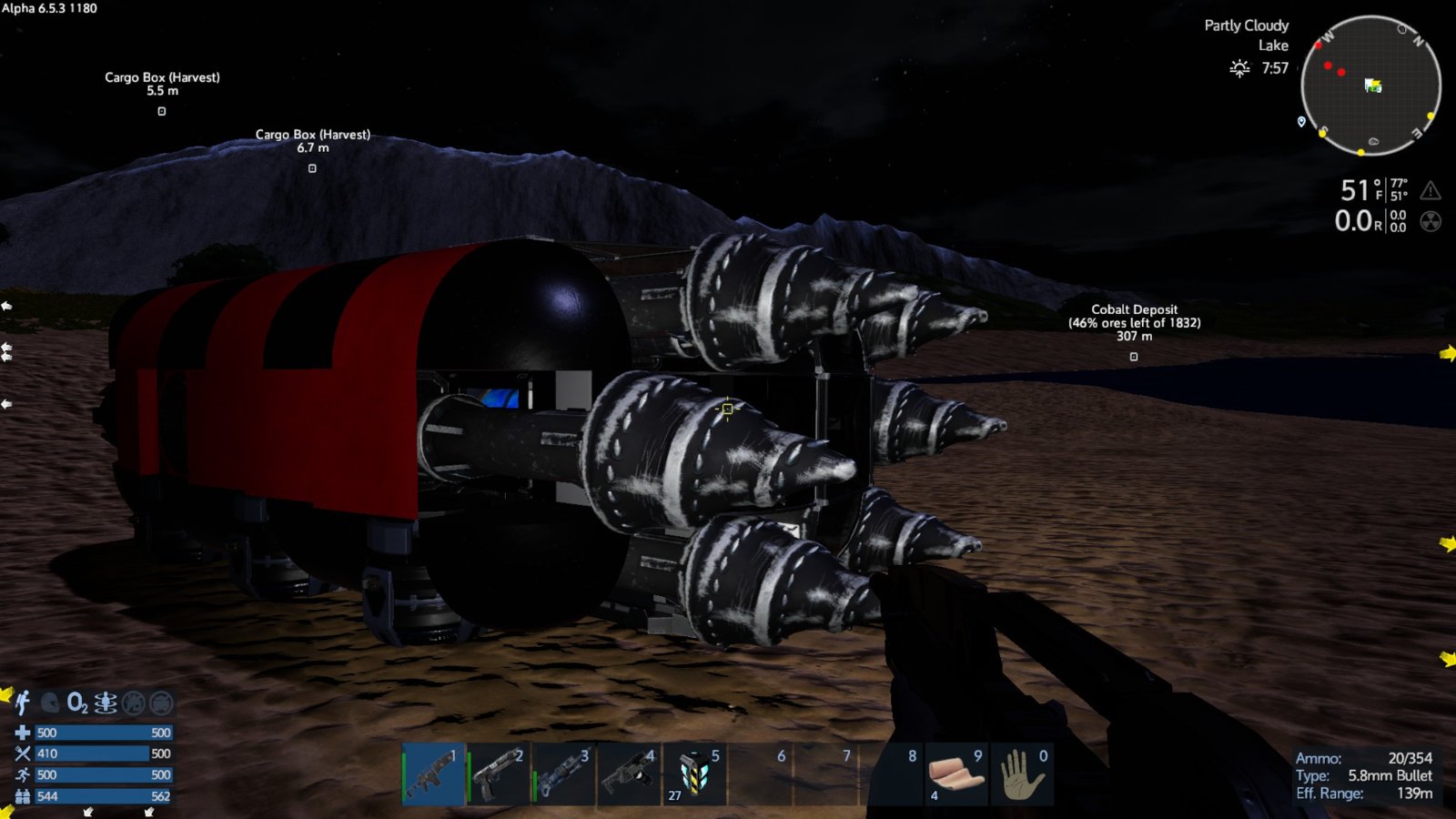Click the O2 oxygen status icon
The image size is (1456, 819).
click(x=78, y=703)
